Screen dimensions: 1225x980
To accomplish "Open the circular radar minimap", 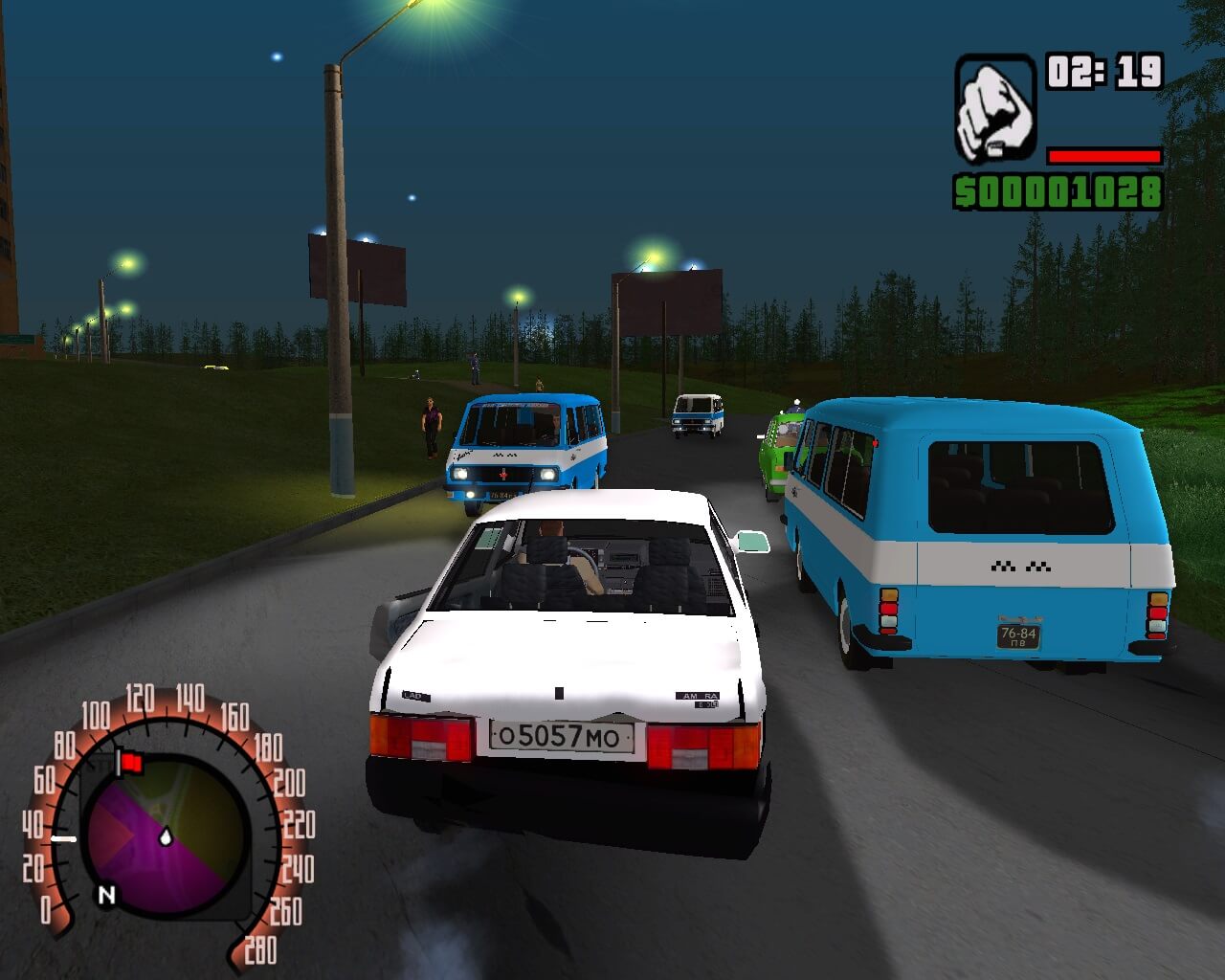I will [165, 829].
